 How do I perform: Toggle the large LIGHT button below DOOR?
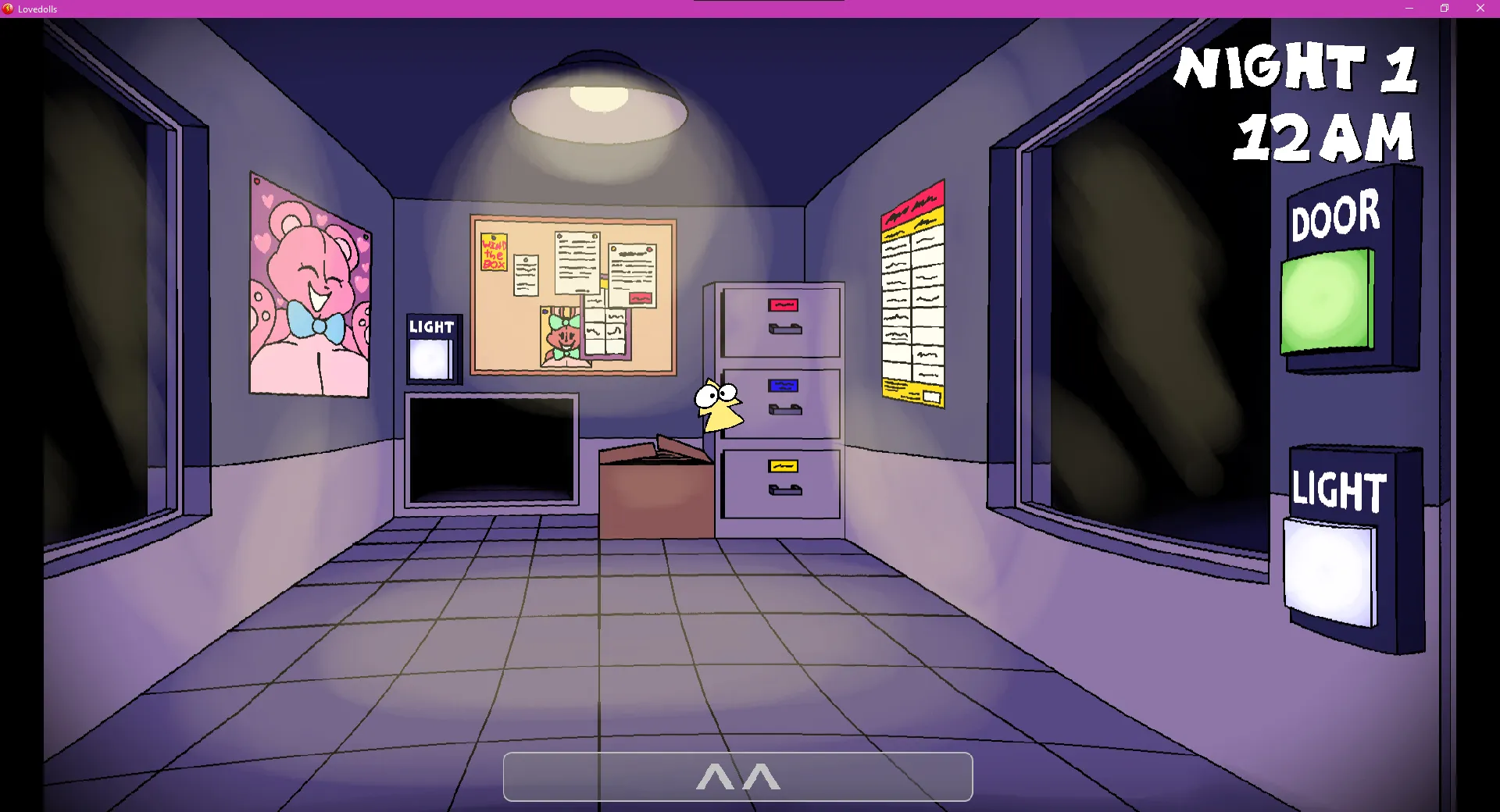1330,572
